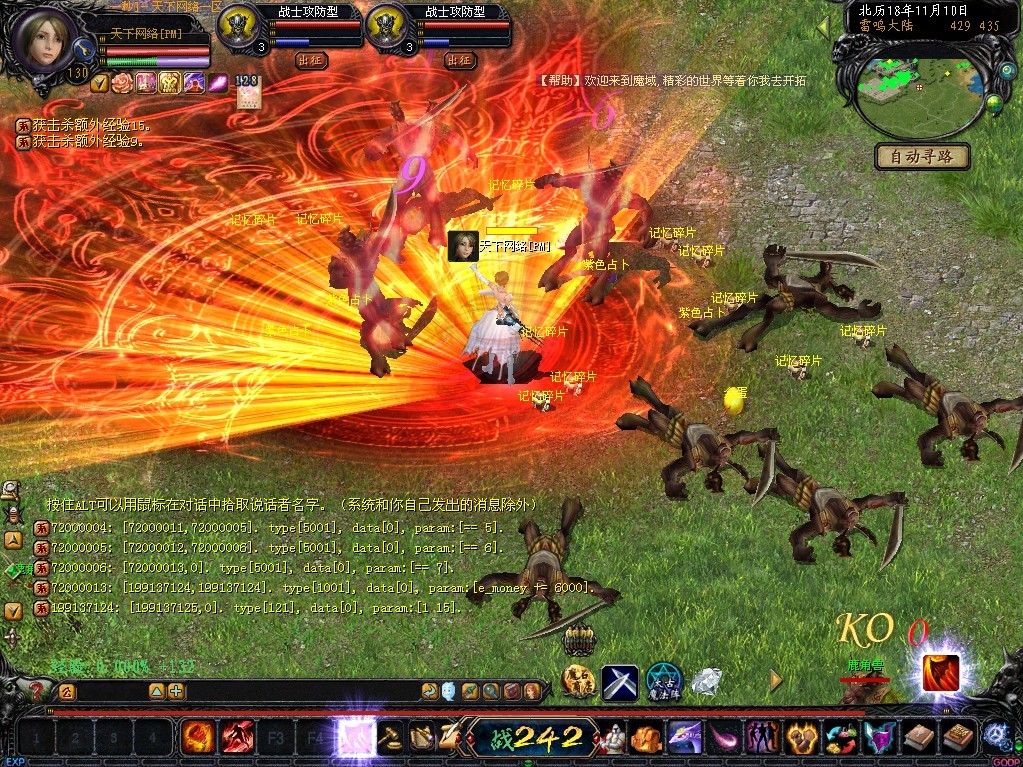Activate the fire fist skill in hotbar
Image resolution: width=1023 pixels, height=767 pixels.
196,738
